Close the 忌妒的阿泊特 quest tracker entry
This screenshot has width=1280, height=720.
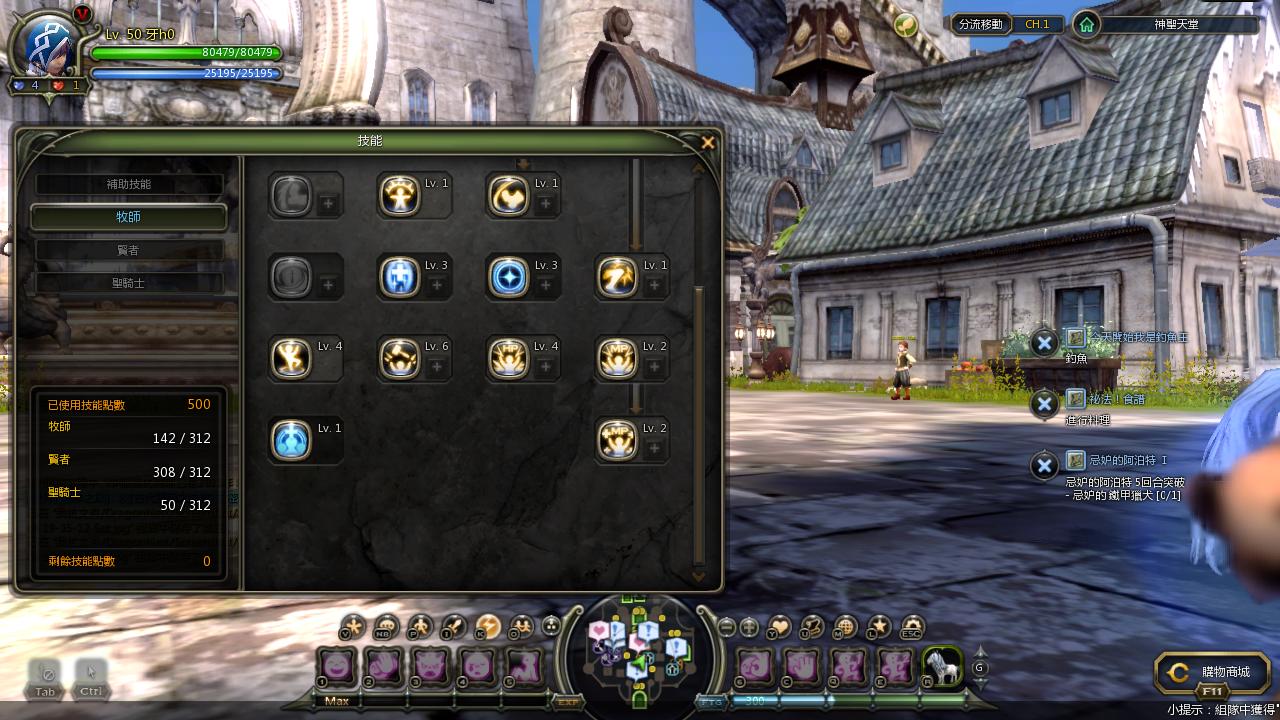tap(1044, 465)
